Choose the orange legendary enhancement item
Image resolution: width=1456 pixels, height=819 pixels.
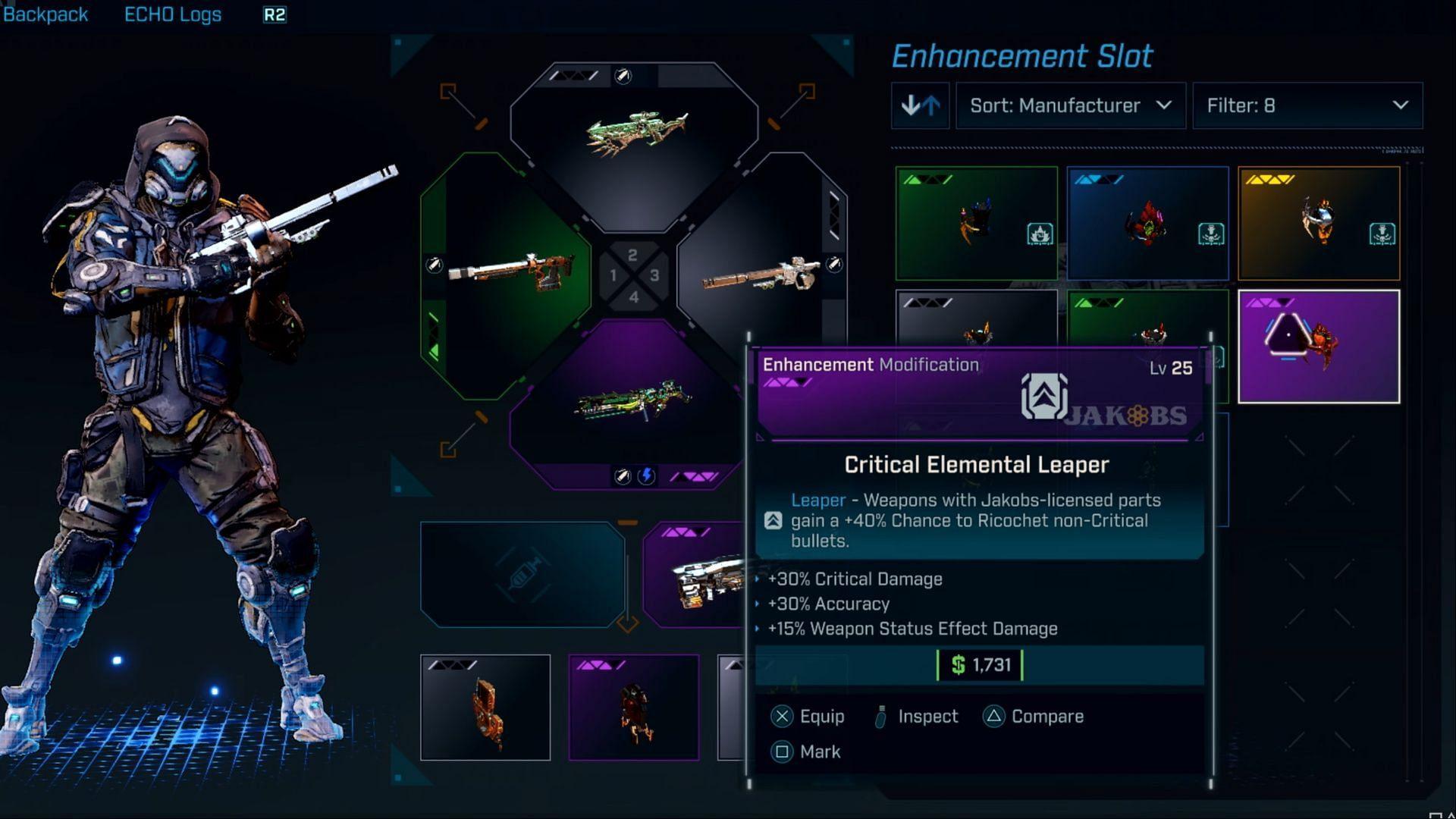click(1319, 223)
